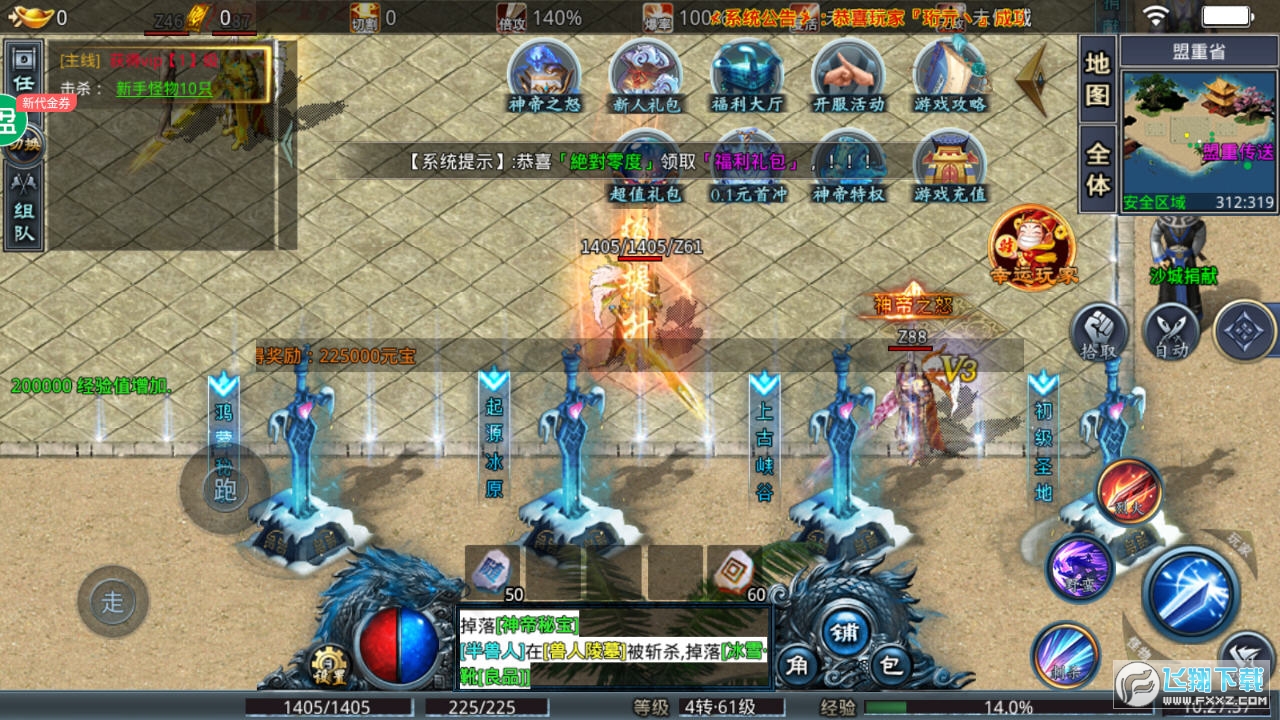This screenshot has height=720, width=1280.
Task: Select the 0.1元首冲 first recharge offer
Action: 747,165
